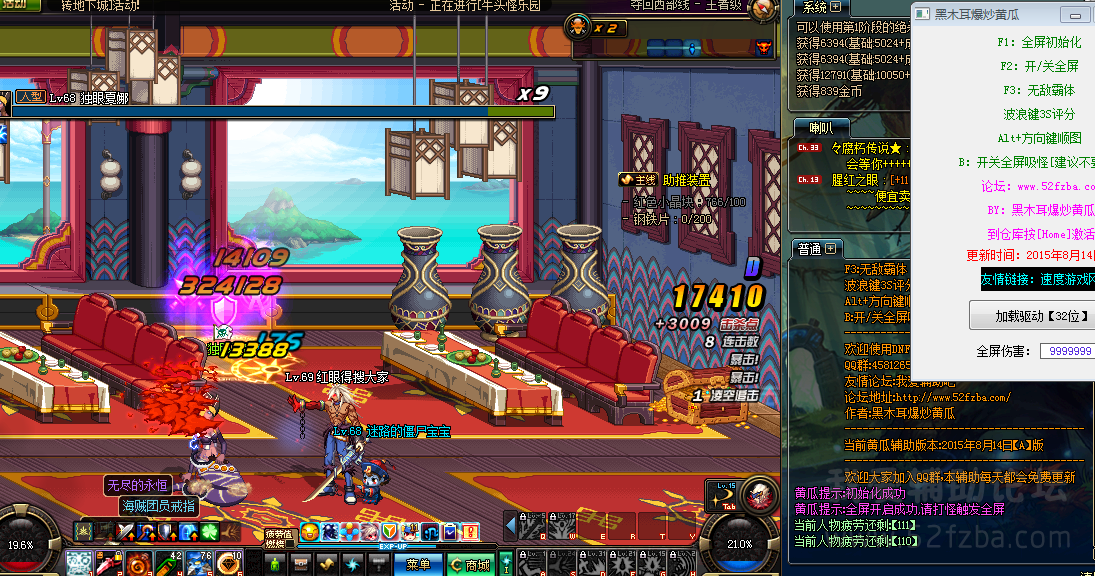Open the 友情链接 速度游戏网 link
This screenshot has height=576, width=1095.
click(1037, 281)
